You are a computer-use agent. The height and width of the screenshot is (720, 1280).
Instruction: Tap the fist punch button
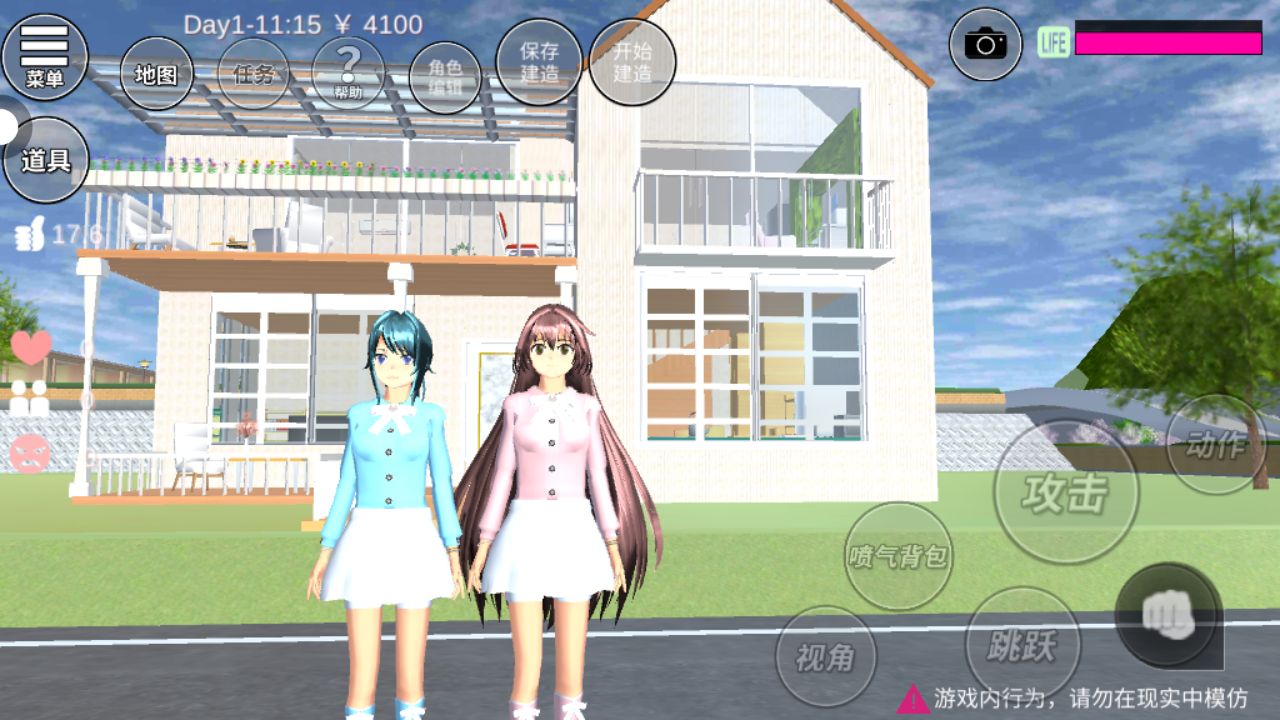point(1166,614)
